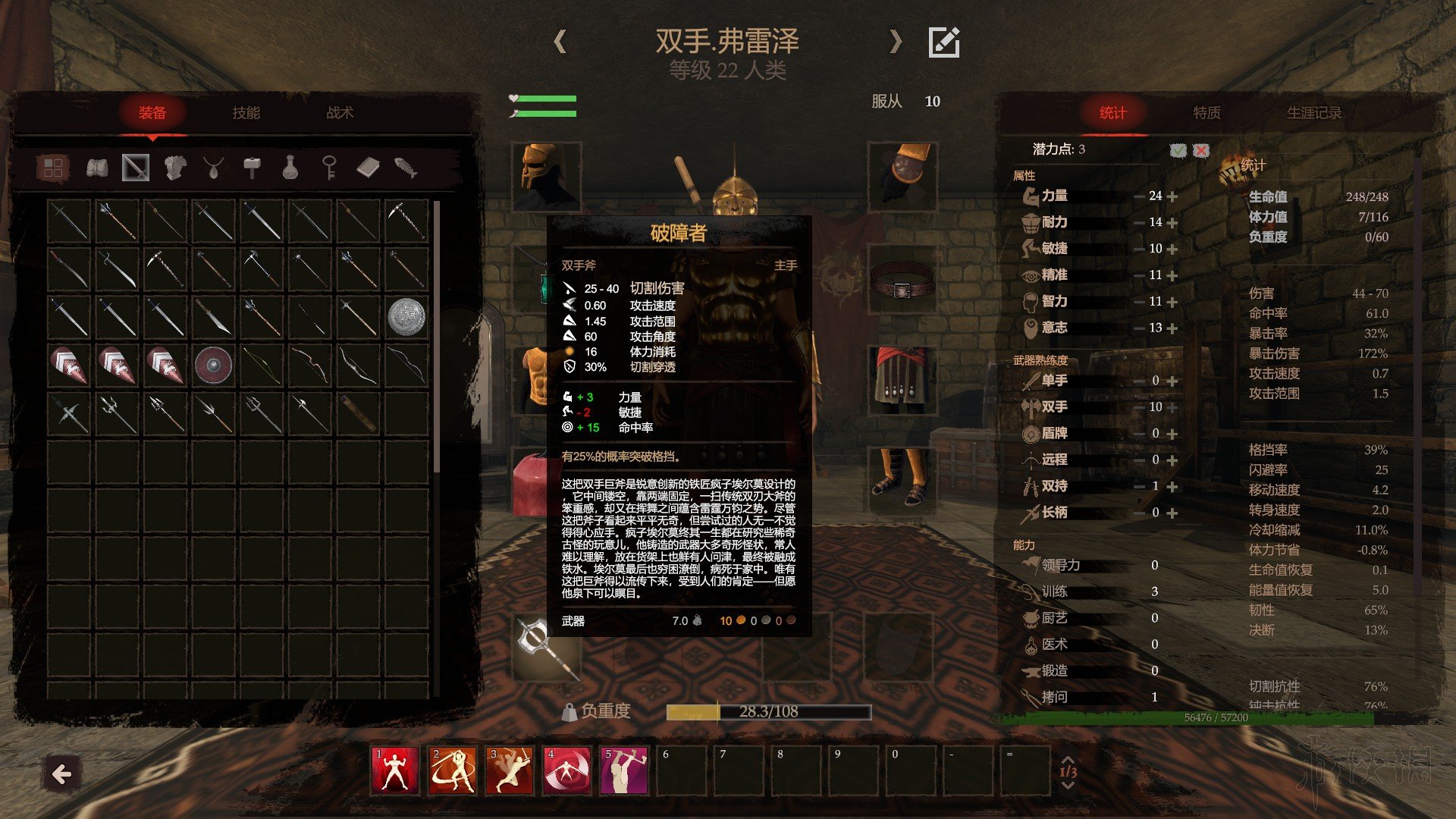The width and height of the screenshot is (1456, 819).
Task: Confirm potential points with green check
Action: pyautogui.click(x=1178, y=150)
